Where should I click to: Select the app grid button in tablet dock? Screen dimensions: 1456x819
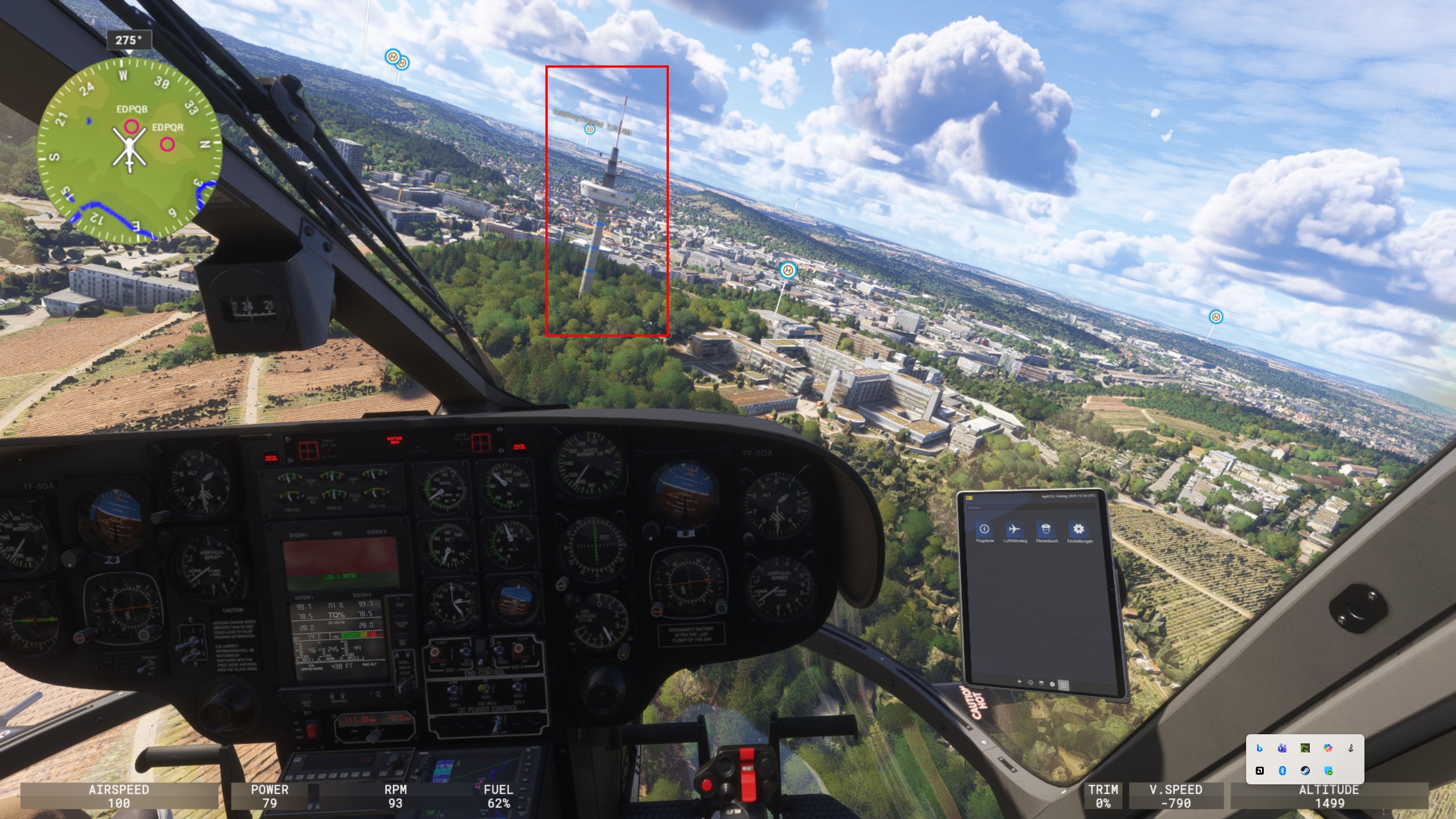click(1063, 685)
